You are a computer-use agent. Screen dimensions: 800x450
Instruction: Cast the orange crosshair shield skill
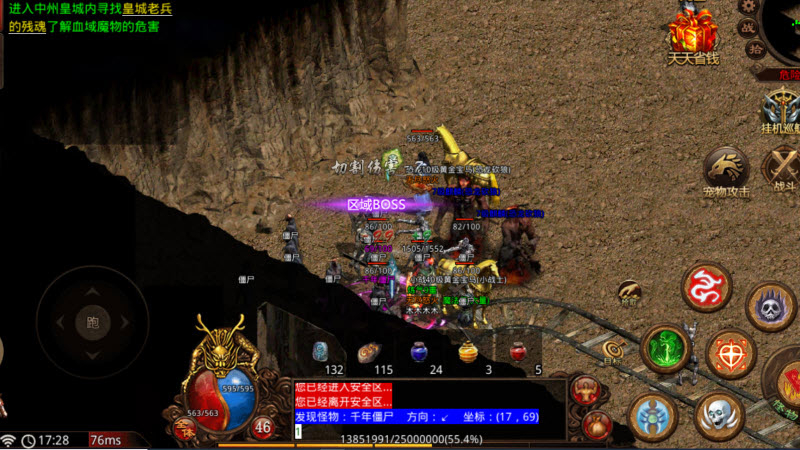pyautogui.click(x=731, y=355)
